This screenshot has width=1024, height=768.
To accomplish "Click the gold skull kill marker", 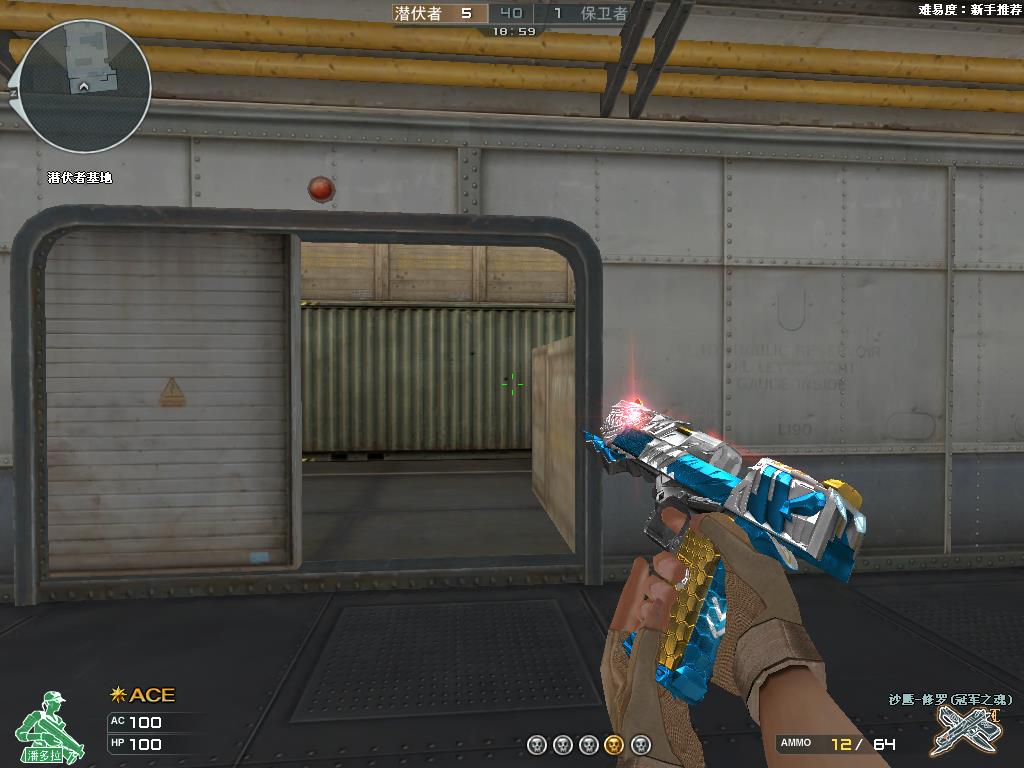I will [x=615, y=744].
